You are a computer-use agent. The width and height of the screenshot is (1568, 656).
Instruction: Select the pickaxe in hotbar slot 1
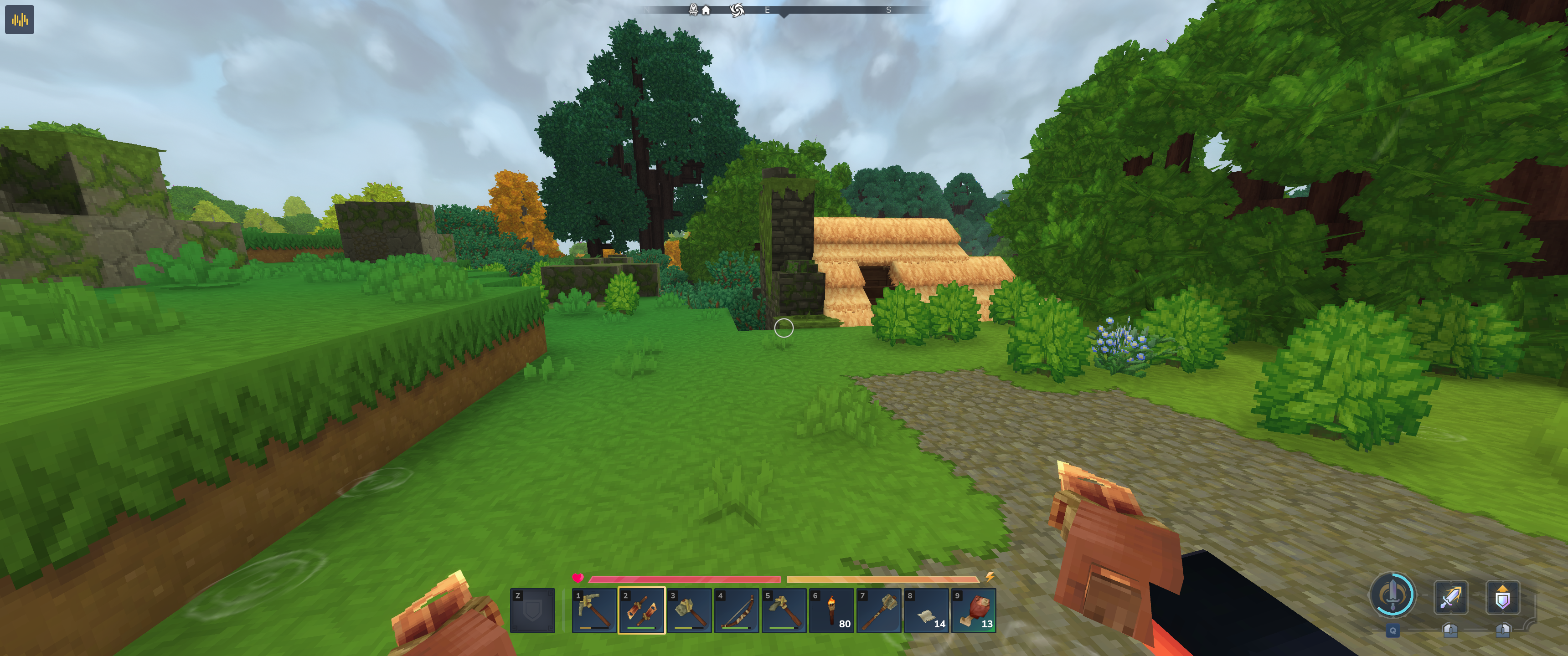594,610
